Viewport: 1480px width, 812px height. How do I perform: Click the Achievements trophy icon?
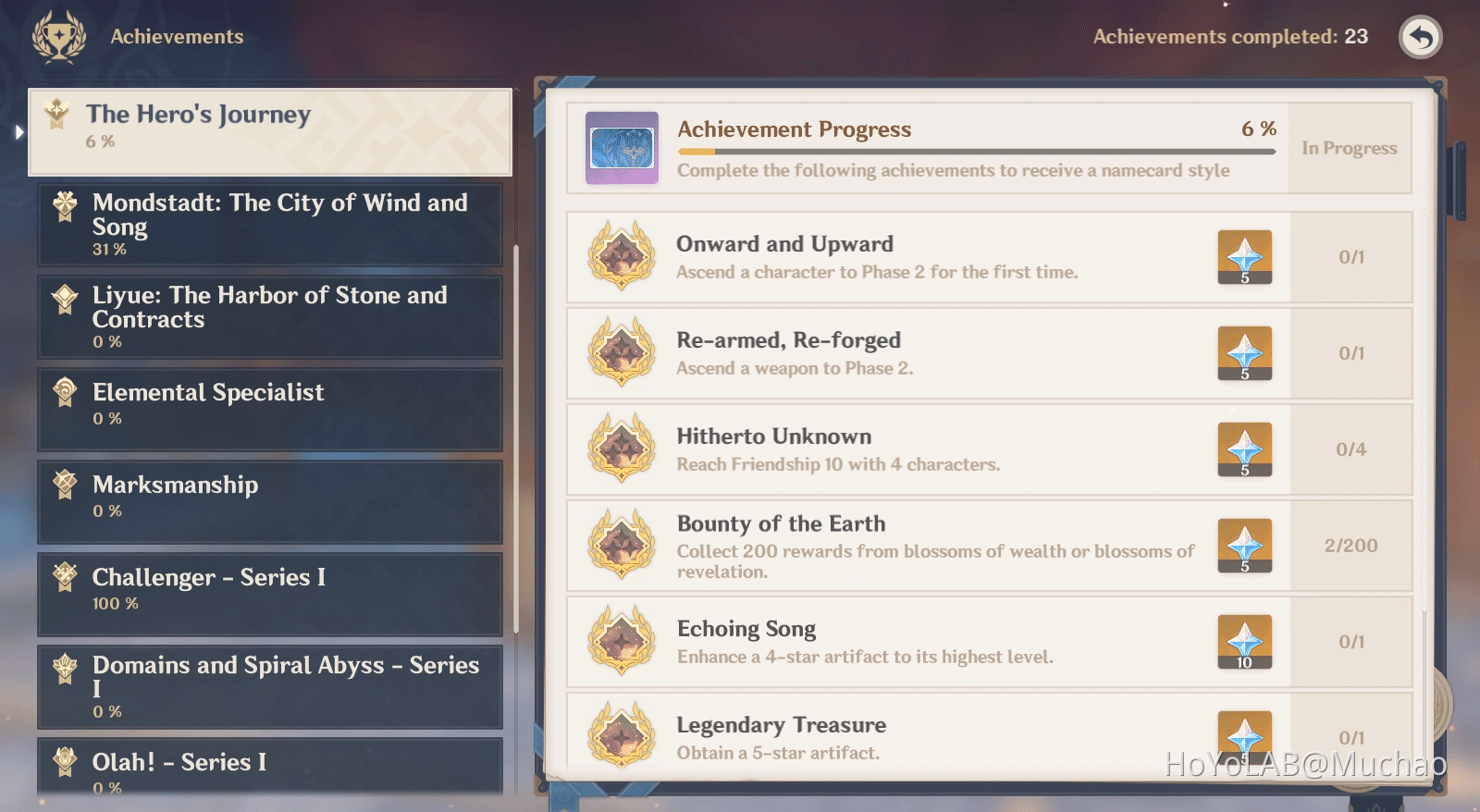tap(58, 36)
